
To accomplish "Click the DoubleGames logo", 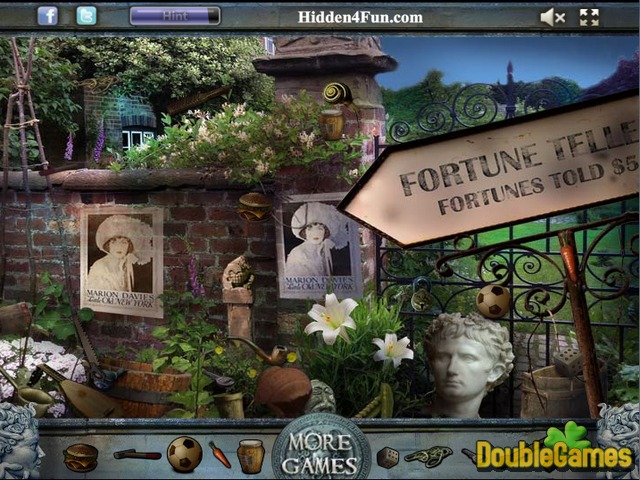I will tap(553, 452).
